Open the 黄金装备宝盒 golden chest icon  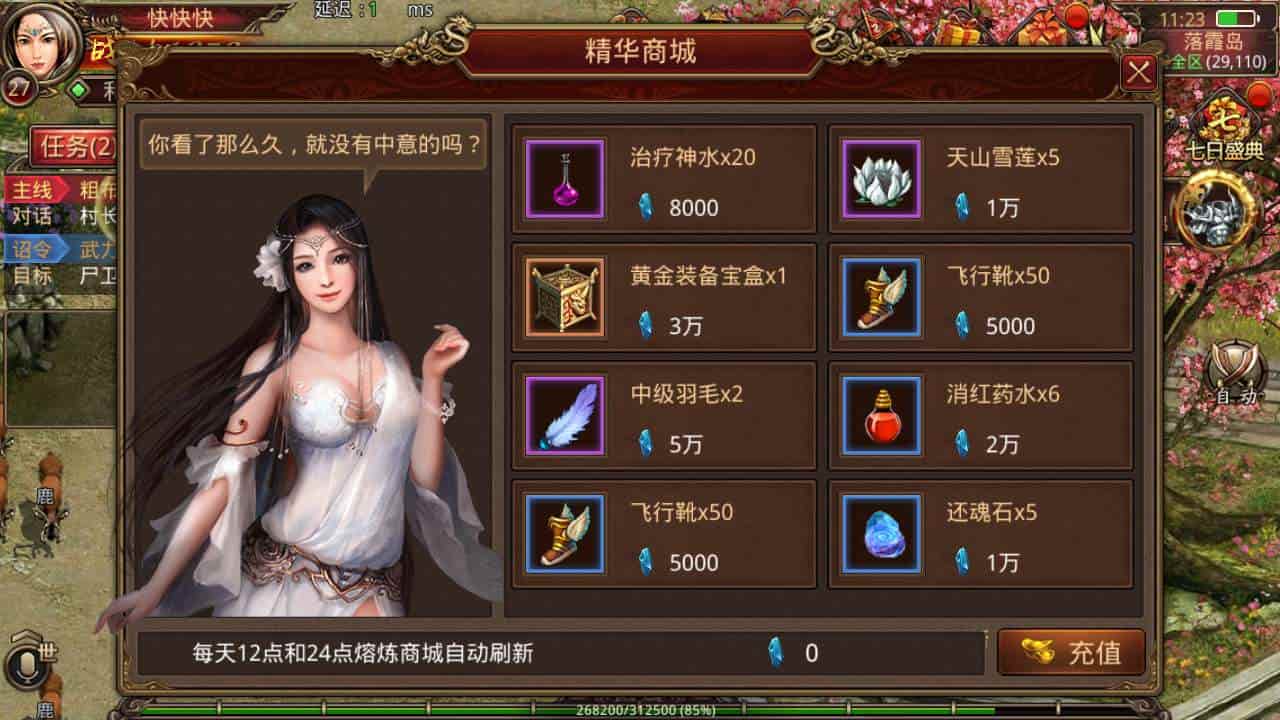click(563, 297)
